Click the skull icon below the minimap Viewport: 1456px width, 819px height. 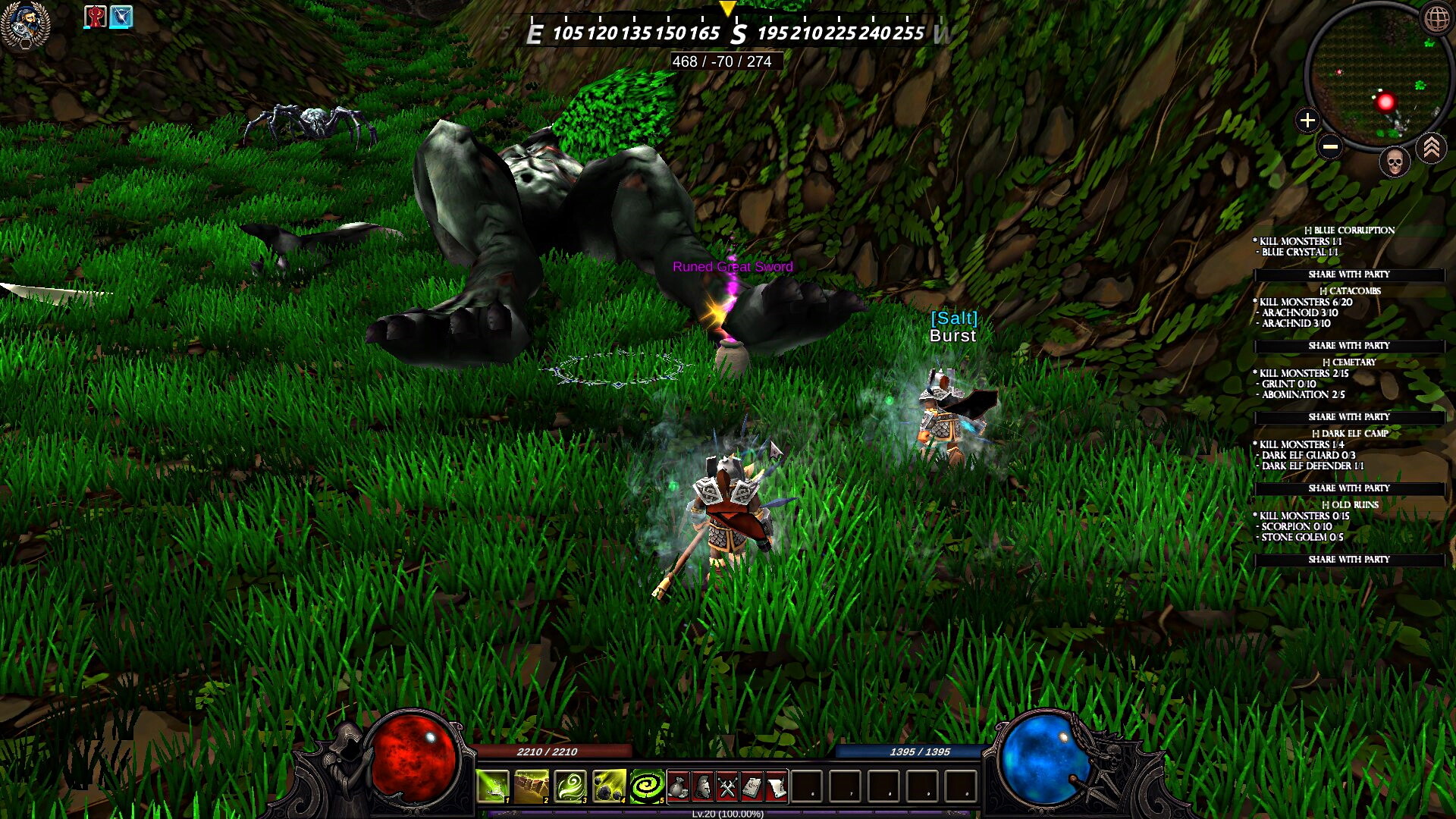click(x=1393, y=162)
